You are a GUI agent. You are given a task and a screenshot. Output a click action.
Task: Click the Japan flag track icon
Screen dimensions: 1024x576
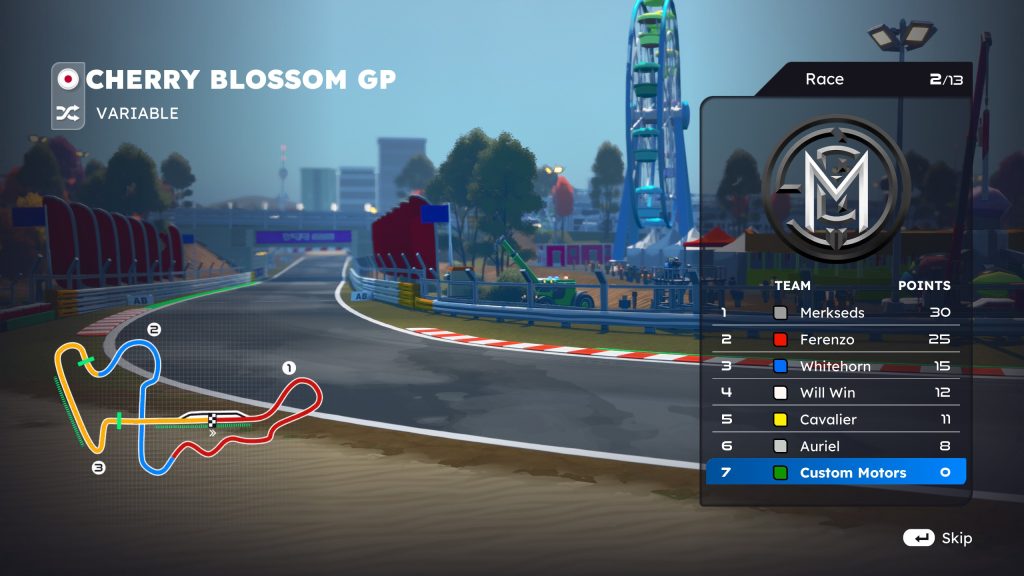click(x=68, y=79)
